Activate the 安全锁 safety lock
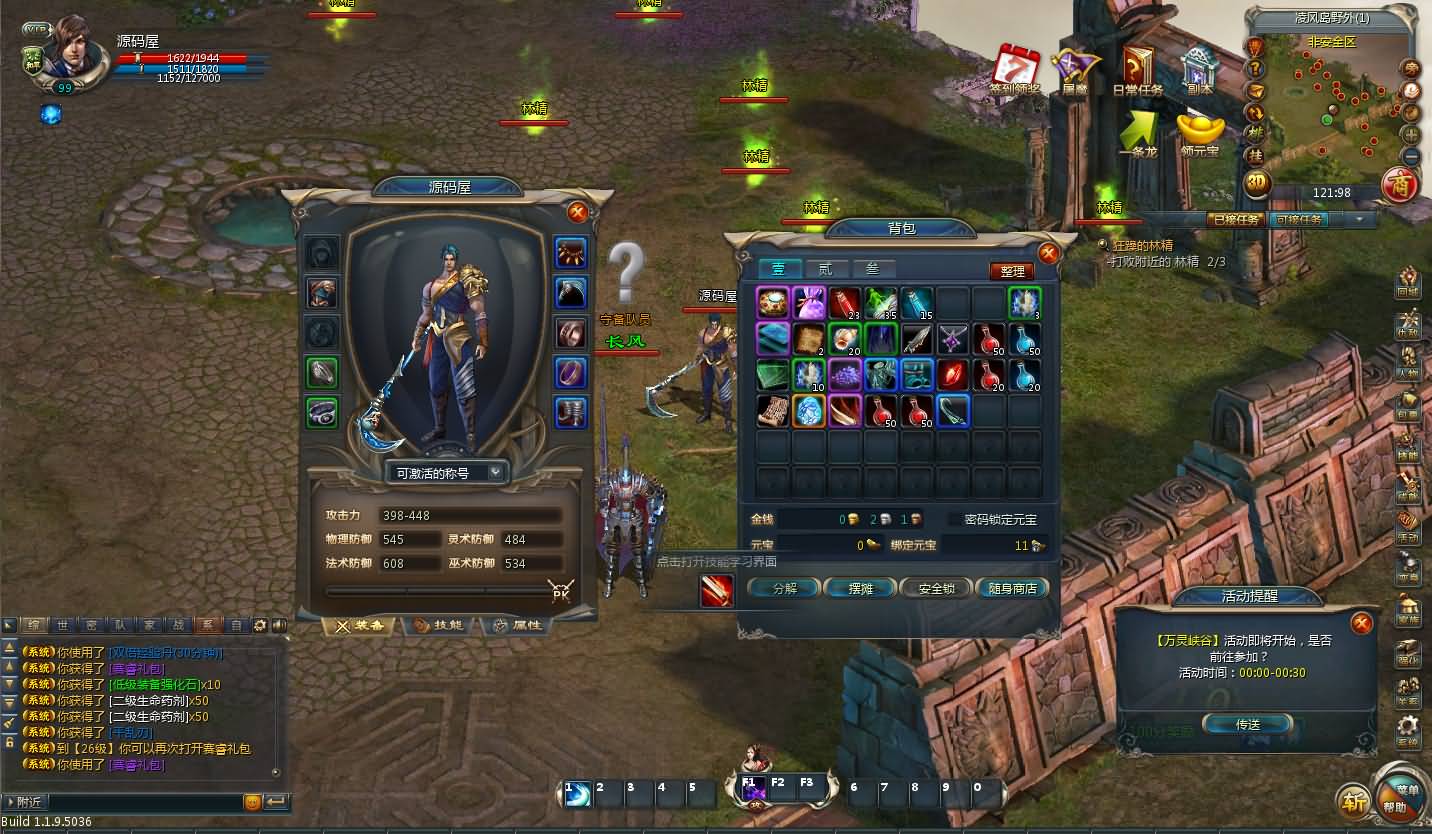Image resolution: width=1432 pixels, height=834 pixels. (936, 588)
